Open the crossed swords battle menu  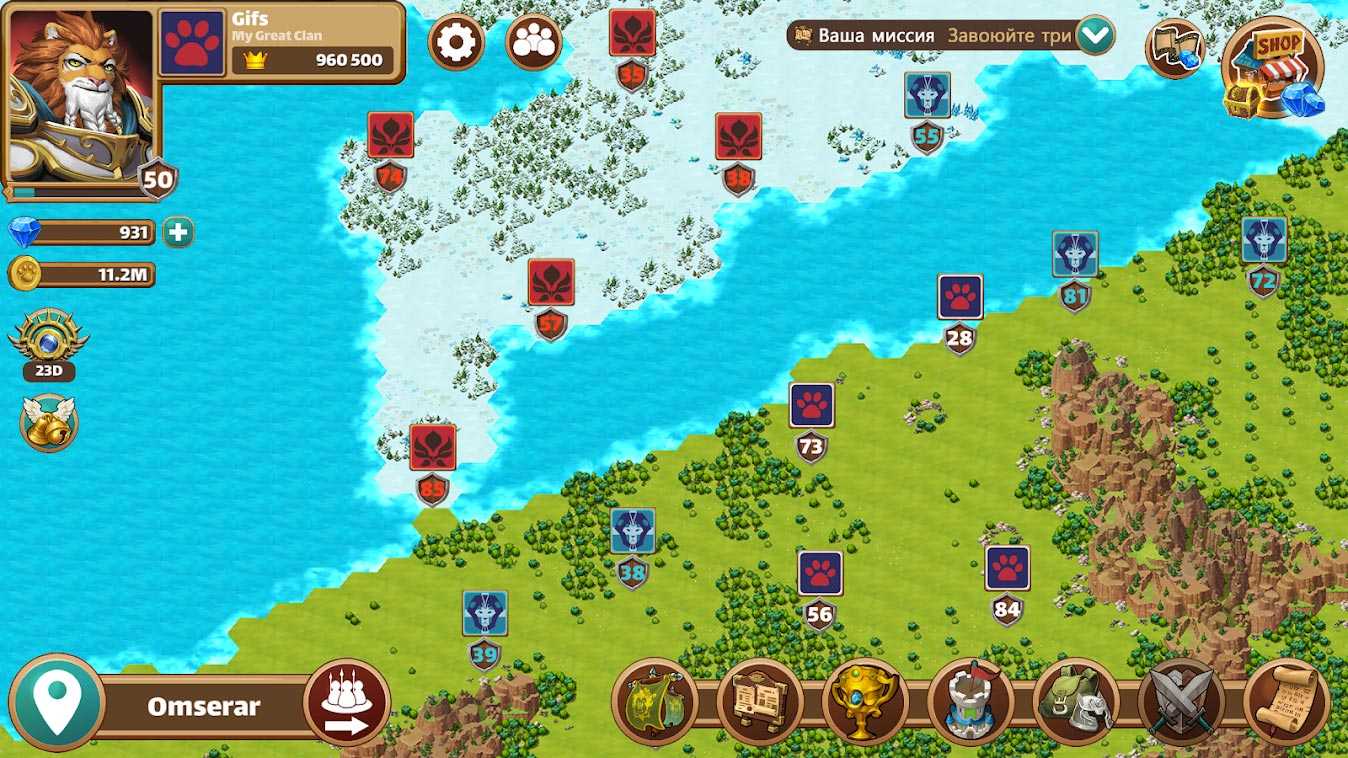(1181, 702)
